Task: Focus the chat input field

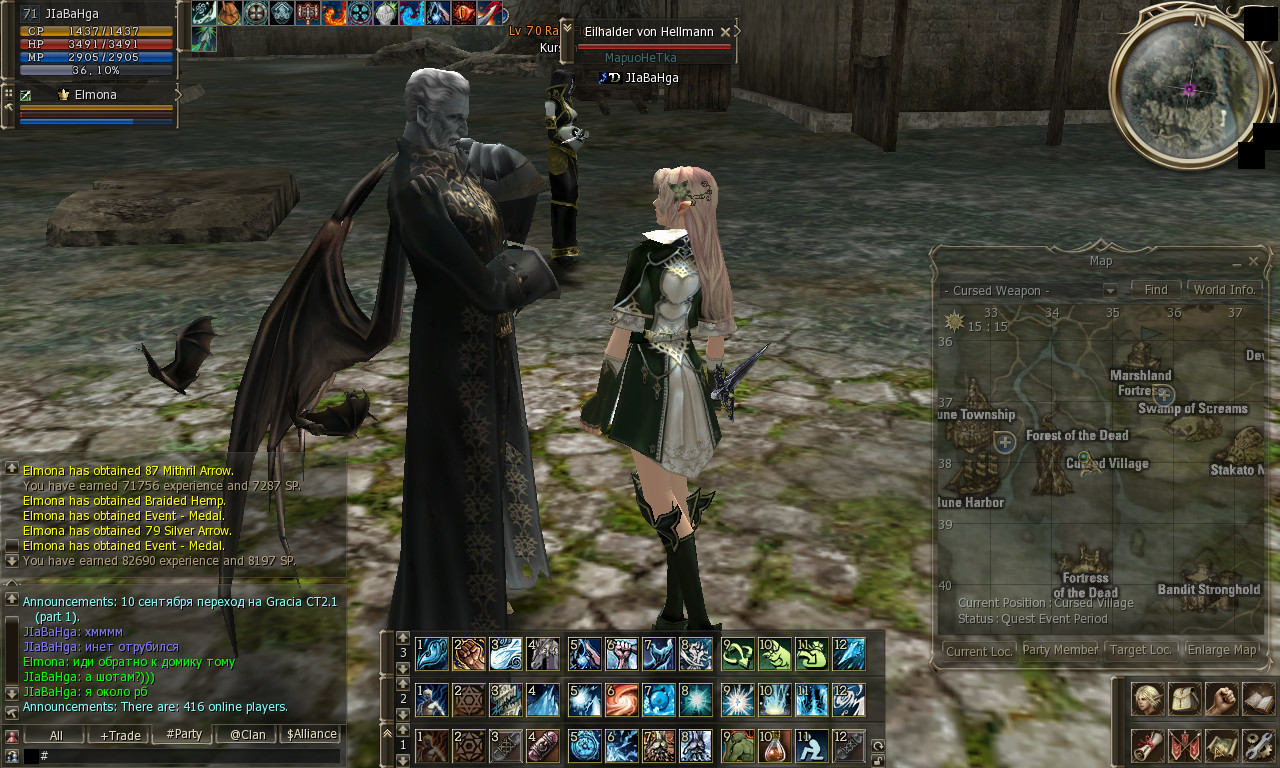Action: pos(180,756)
